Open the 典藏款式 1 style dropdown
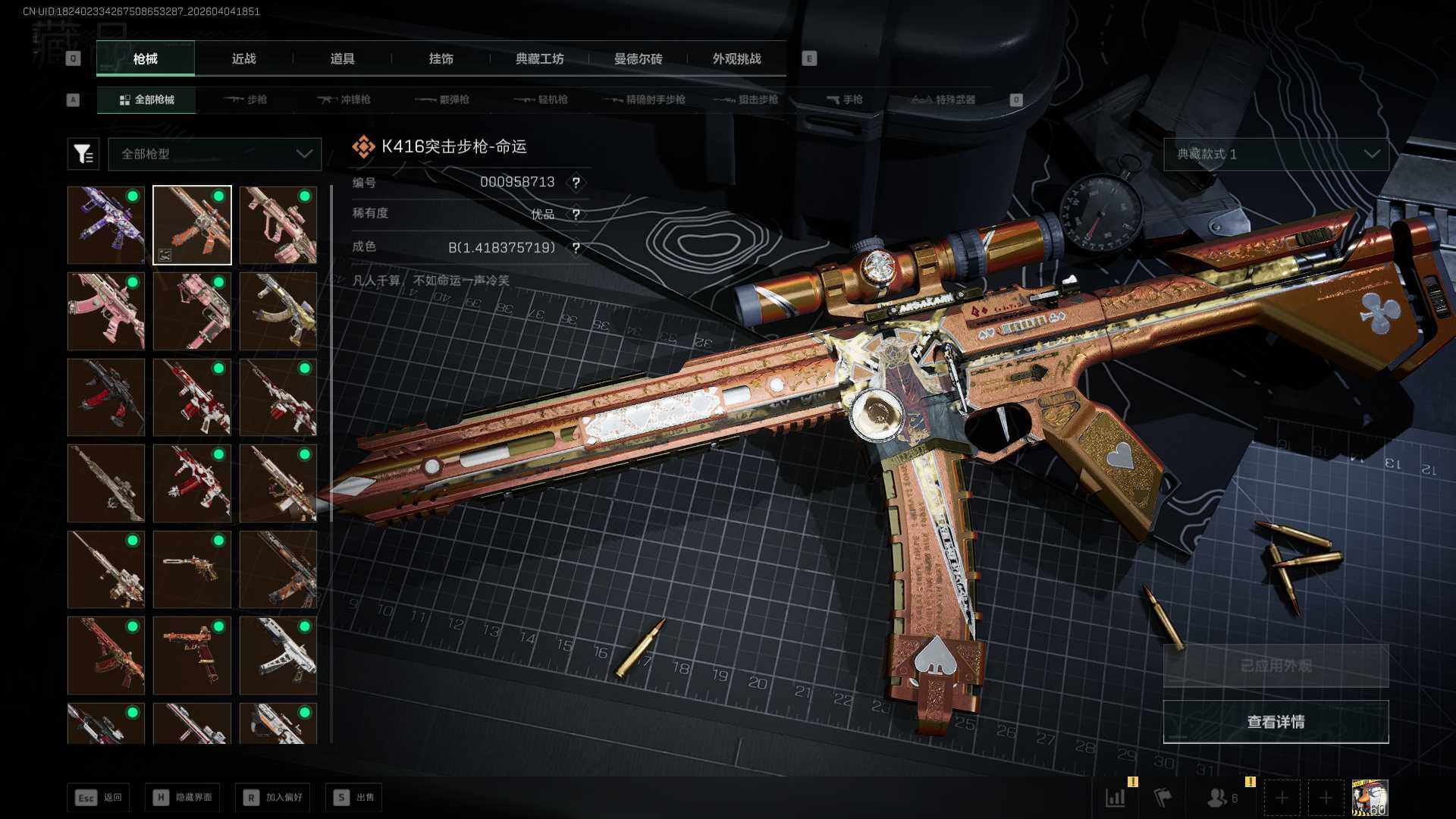Screen dimensions: 1456x819 point(1276,154)
